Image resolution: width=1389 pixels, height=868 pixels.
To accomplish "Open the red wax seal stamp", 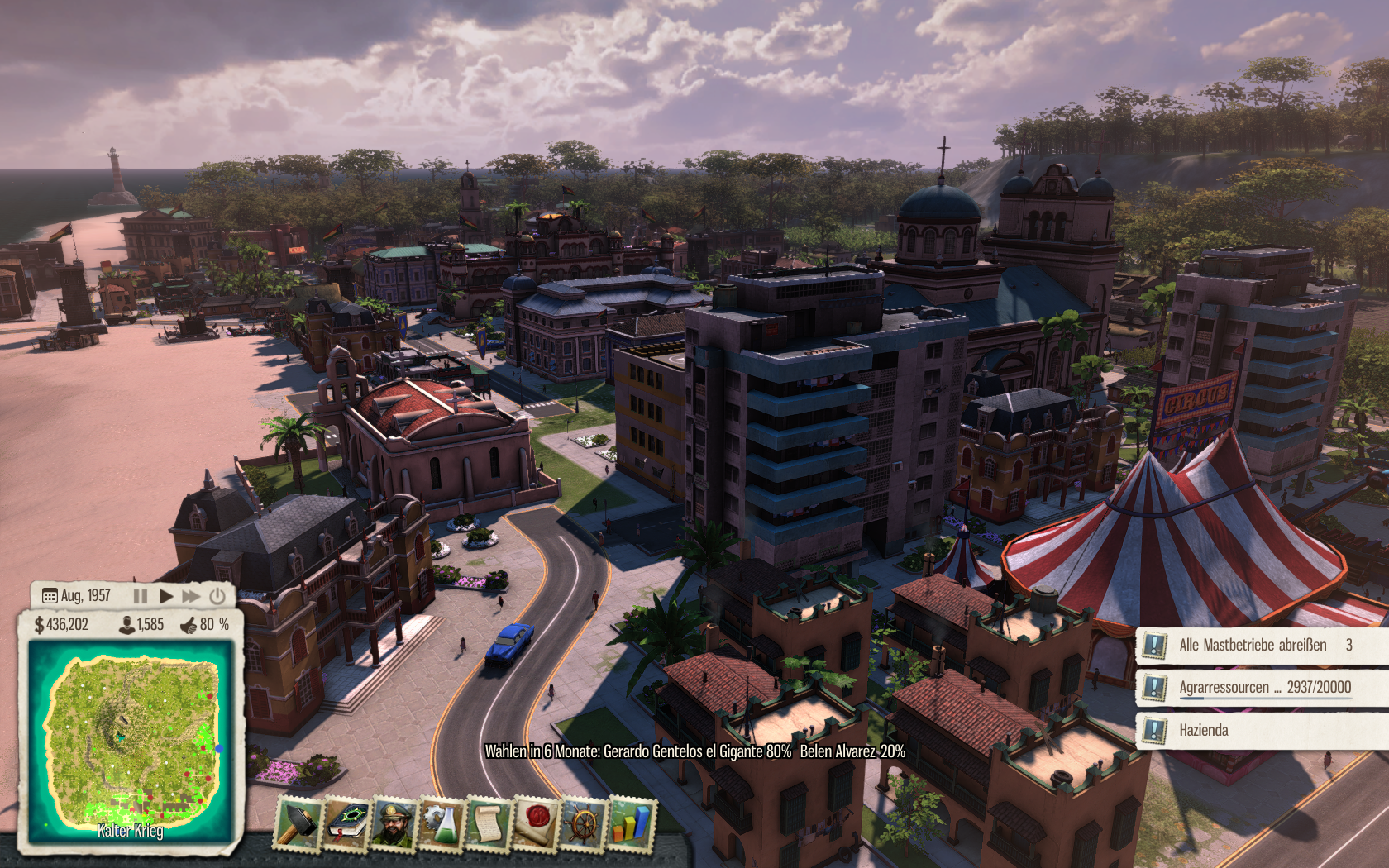I will click(536, 823).
